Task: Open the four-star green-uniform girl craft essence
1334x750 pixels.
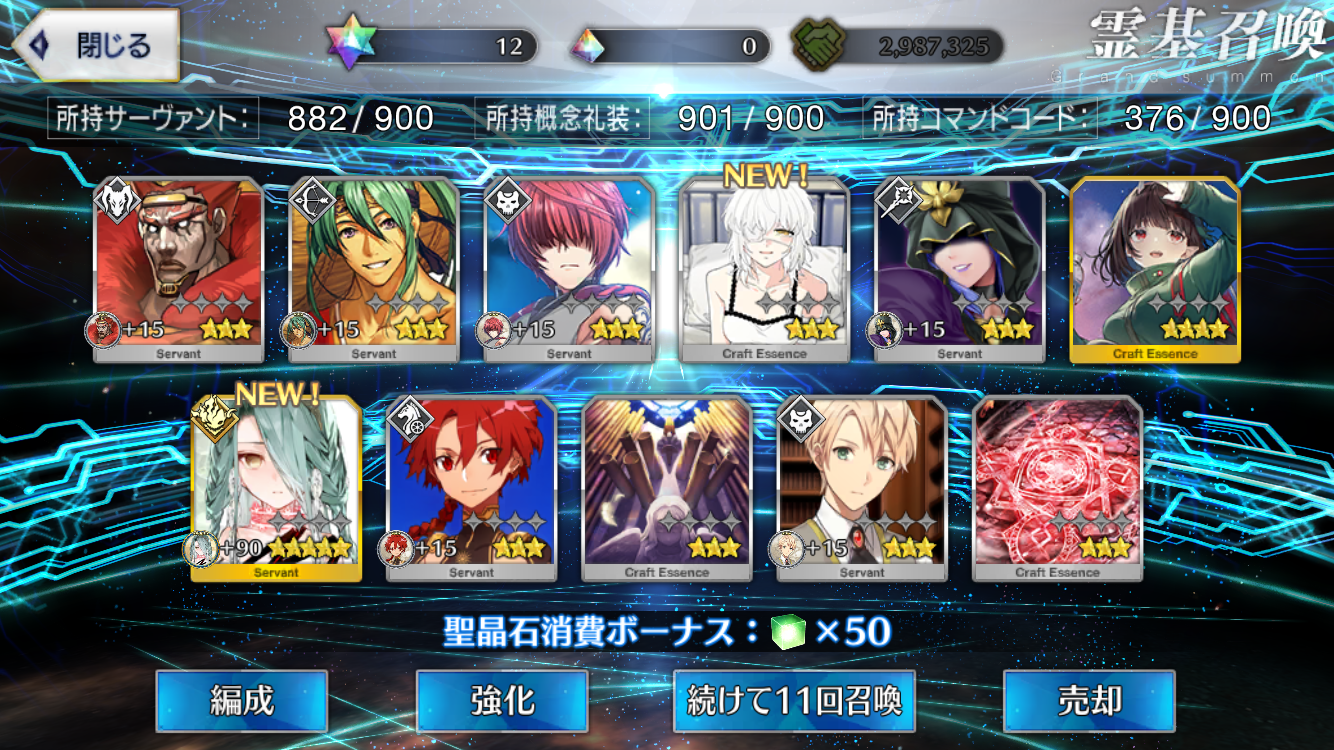Action: (1155, 268)
